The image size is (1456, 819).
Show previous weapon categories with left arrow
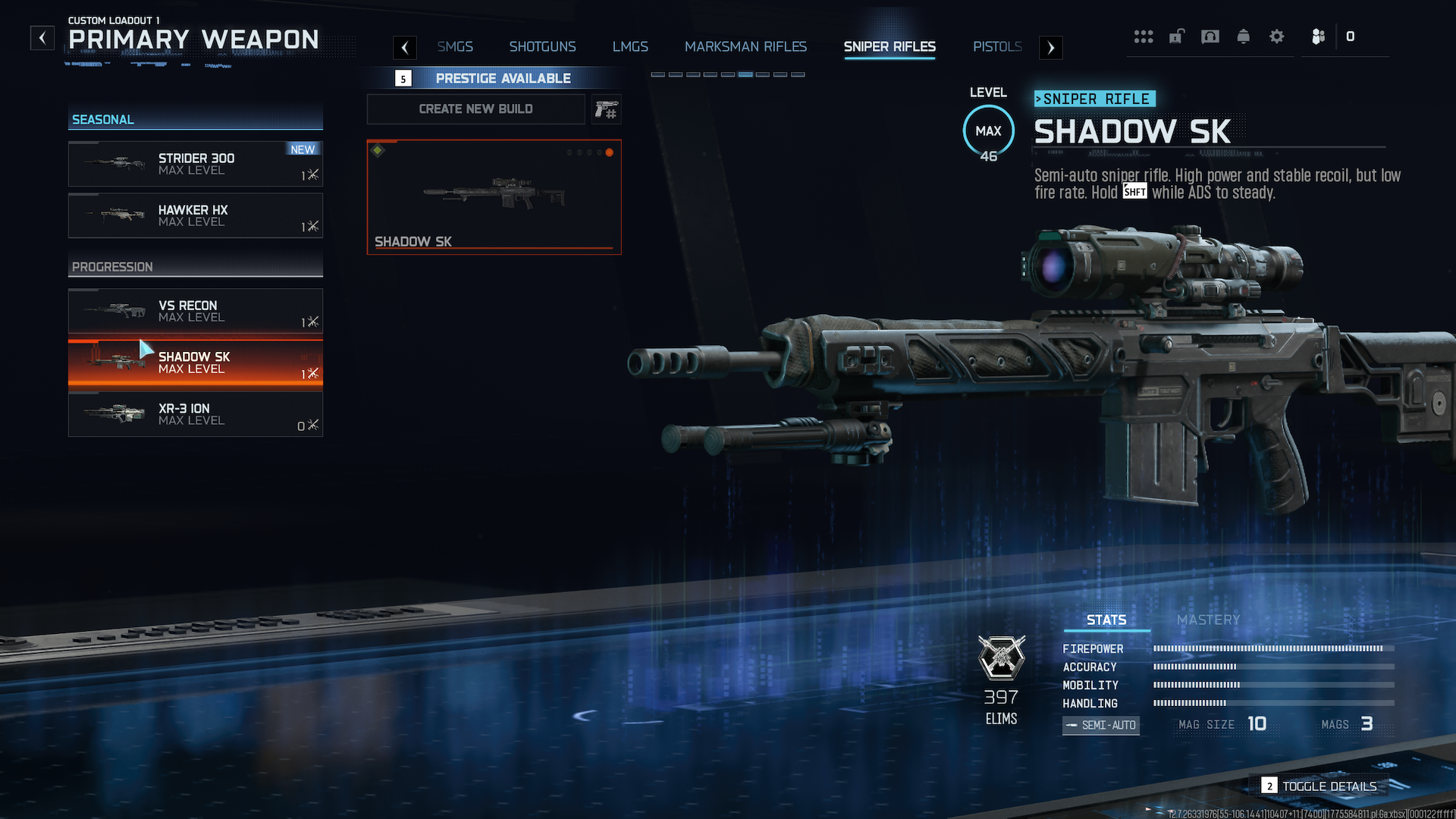coord(405,48)
